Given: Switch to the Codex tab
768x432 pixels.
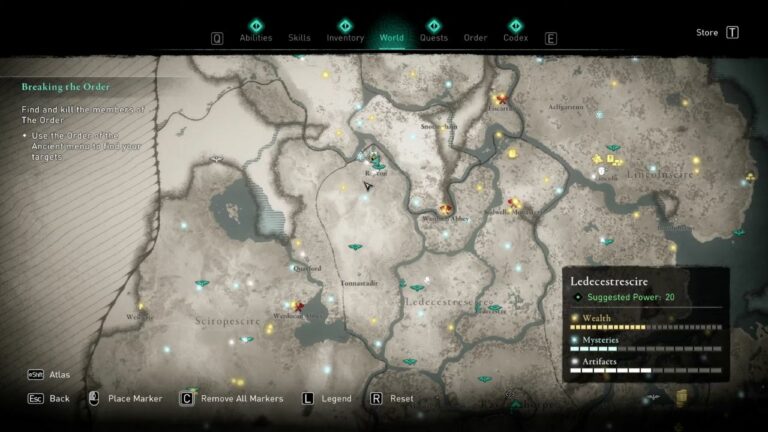Looking at the screenshot, I should point(515,38).
